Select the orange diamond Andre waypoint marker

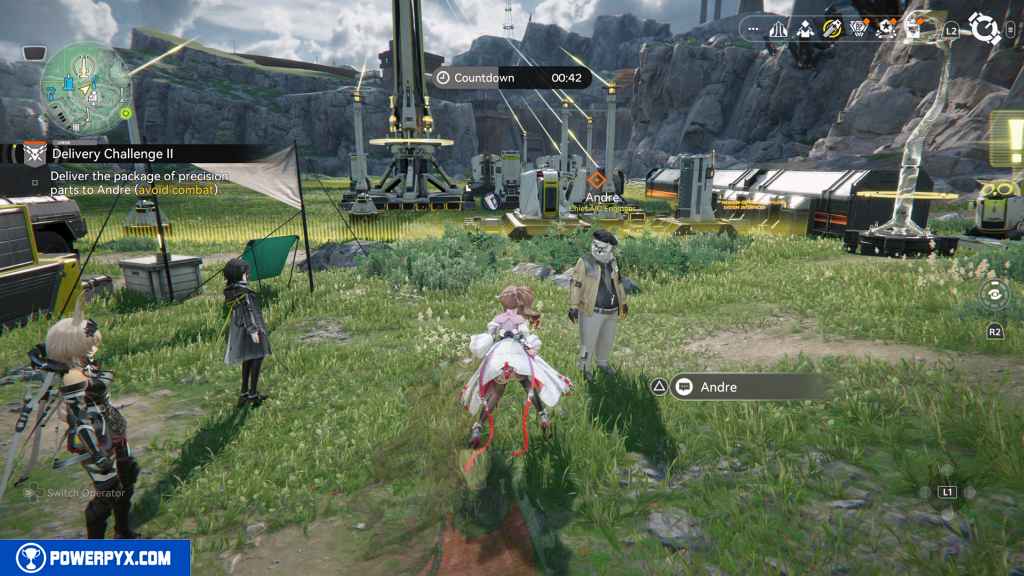pyautogui.click(x=596, y=180)
